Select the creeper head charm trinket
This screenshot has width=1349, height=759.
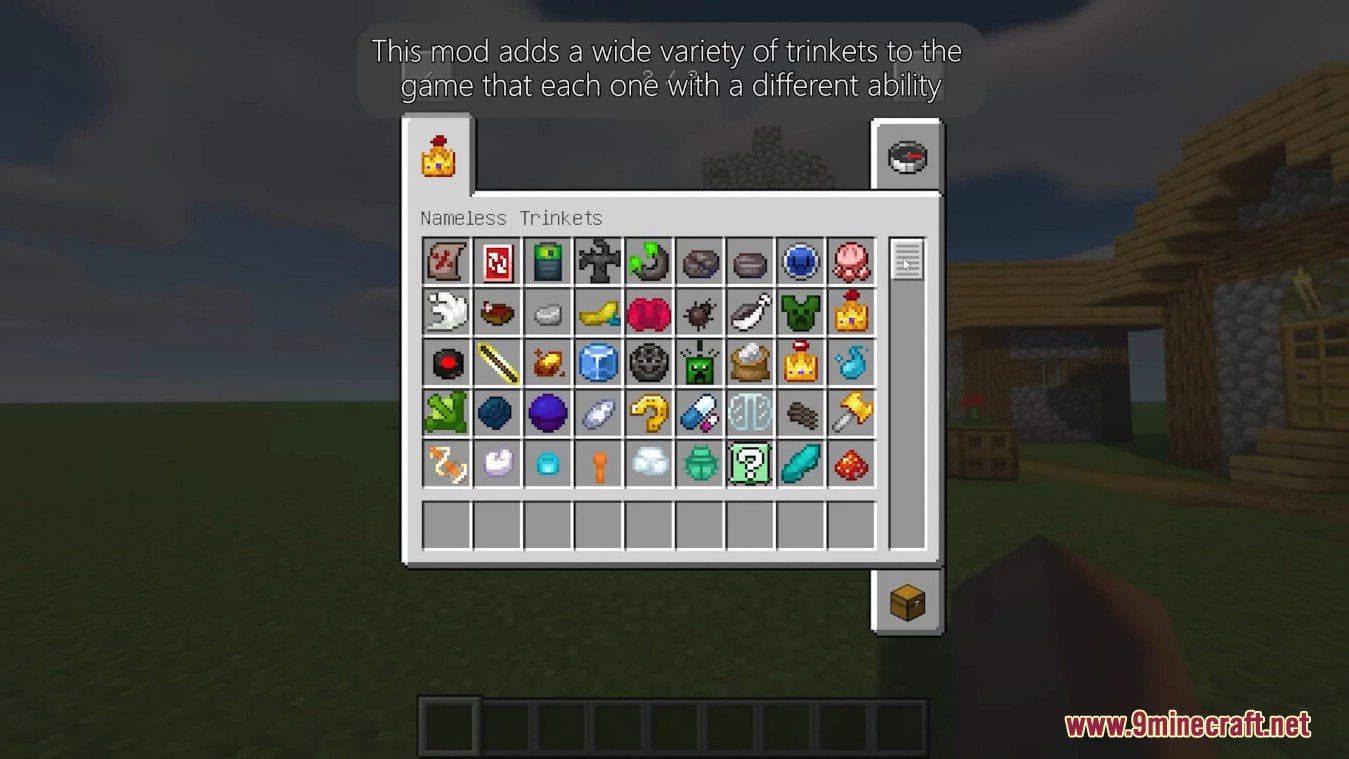pyautogui.click(x=701, y=362)
